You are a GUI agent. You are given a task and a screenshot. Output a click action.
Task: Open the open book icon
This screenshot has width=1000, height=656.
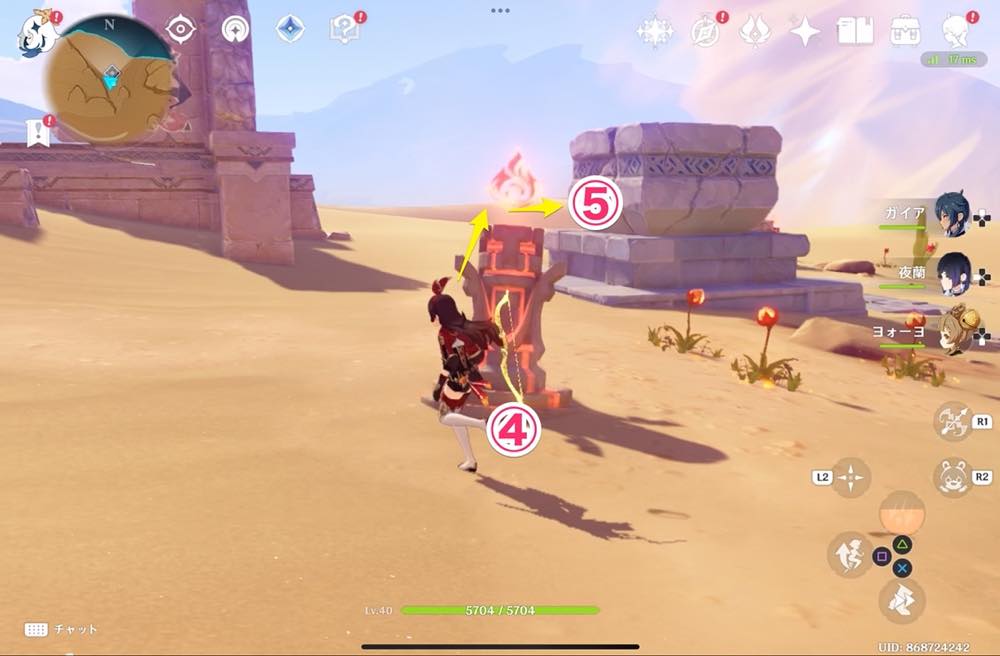[x=855, y=32]
